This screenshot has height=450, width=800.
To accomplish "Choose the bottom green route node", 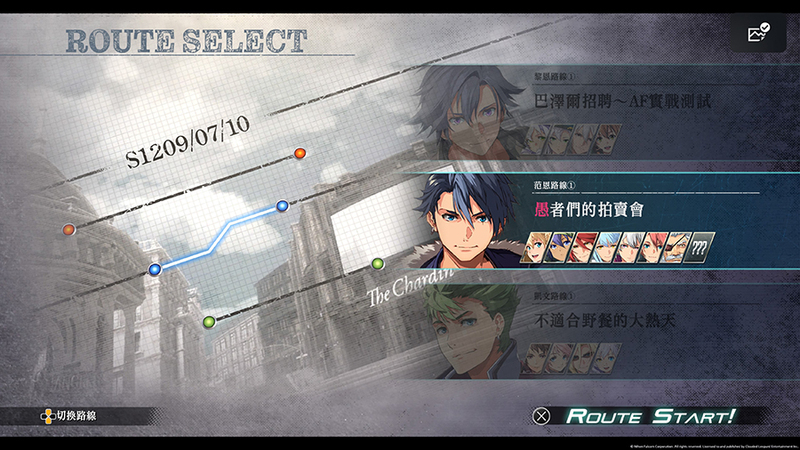I will click(209, 321).
